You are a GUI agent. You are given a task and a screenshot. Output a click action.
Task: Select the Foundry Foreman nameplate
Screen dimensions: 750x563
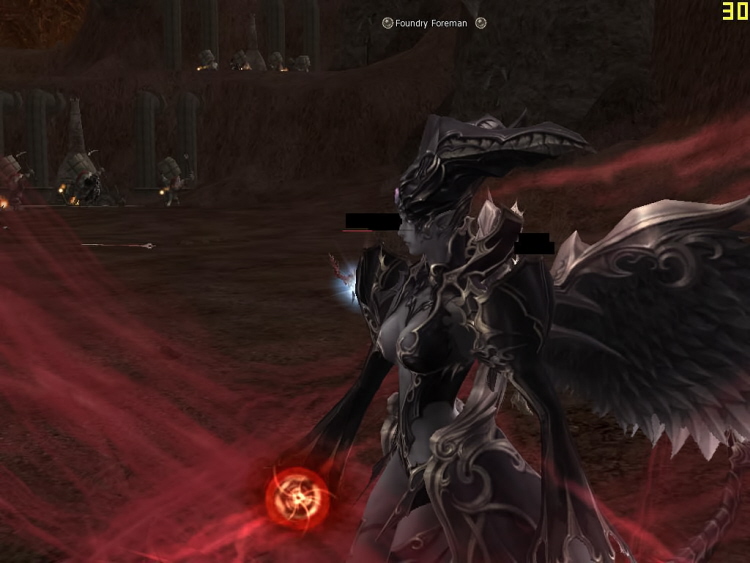(x=431, y=23)
